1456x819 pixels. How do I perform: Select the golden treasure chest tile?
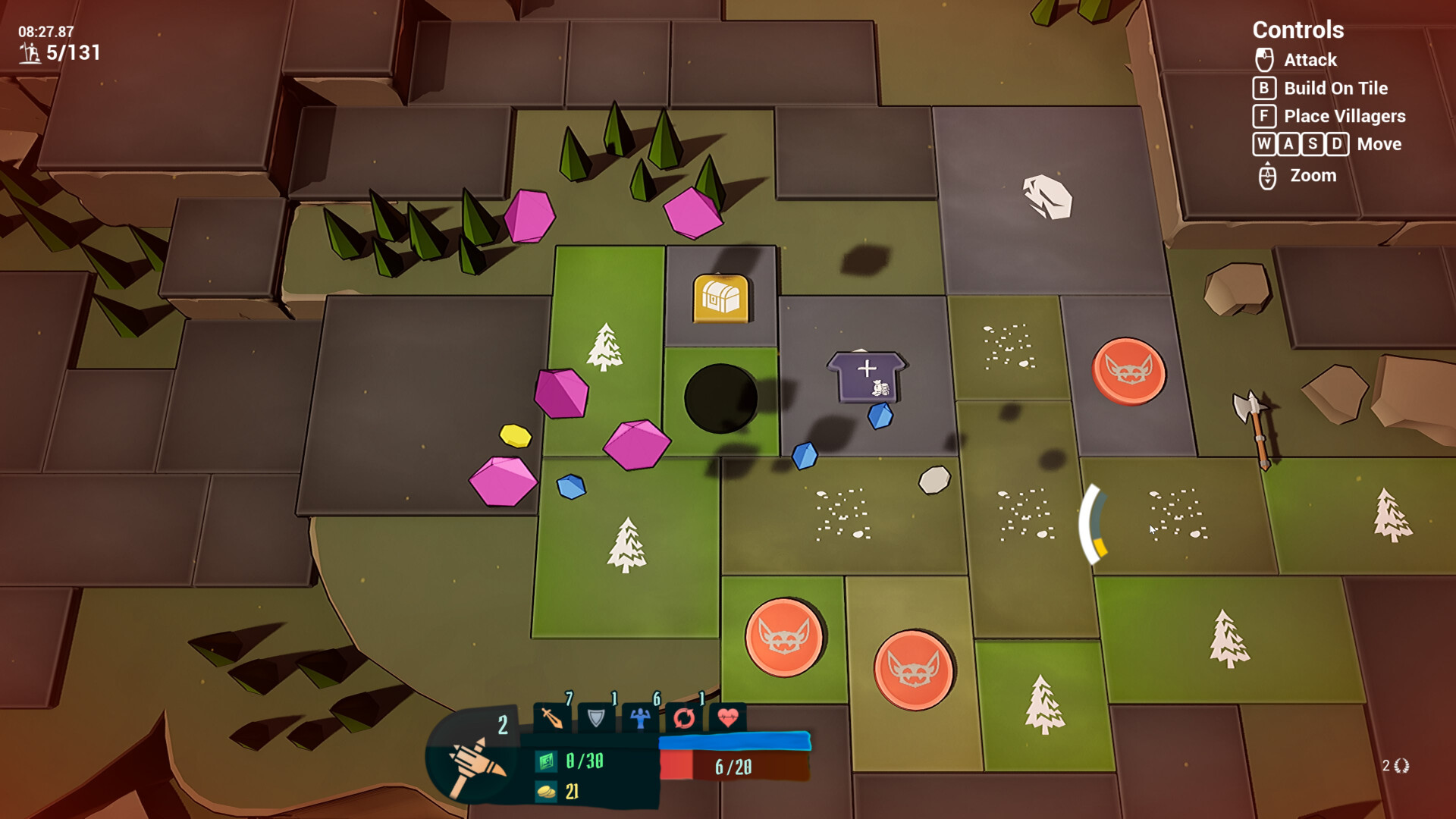click(720, 298)
